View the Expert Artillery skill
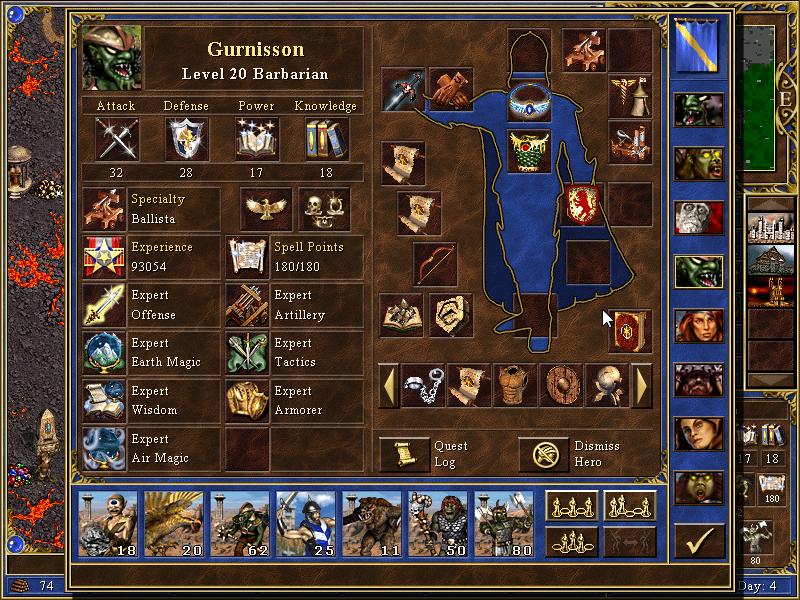The image size is (800, 600). click(x=248, y=305)
